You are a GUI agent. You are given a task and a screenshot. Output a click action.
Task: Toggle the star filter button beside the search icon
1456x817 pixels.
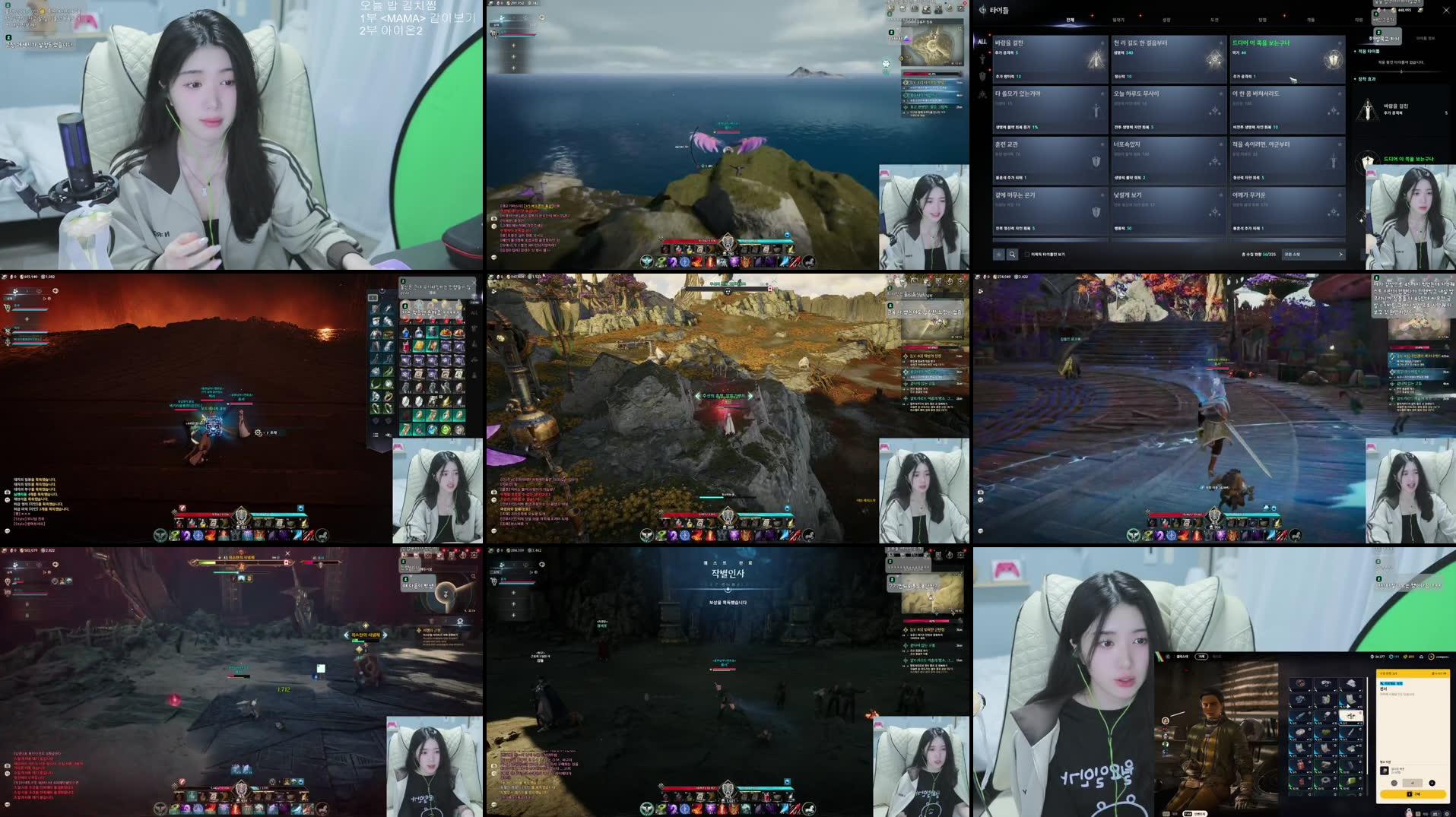click(x=999, y=255)
